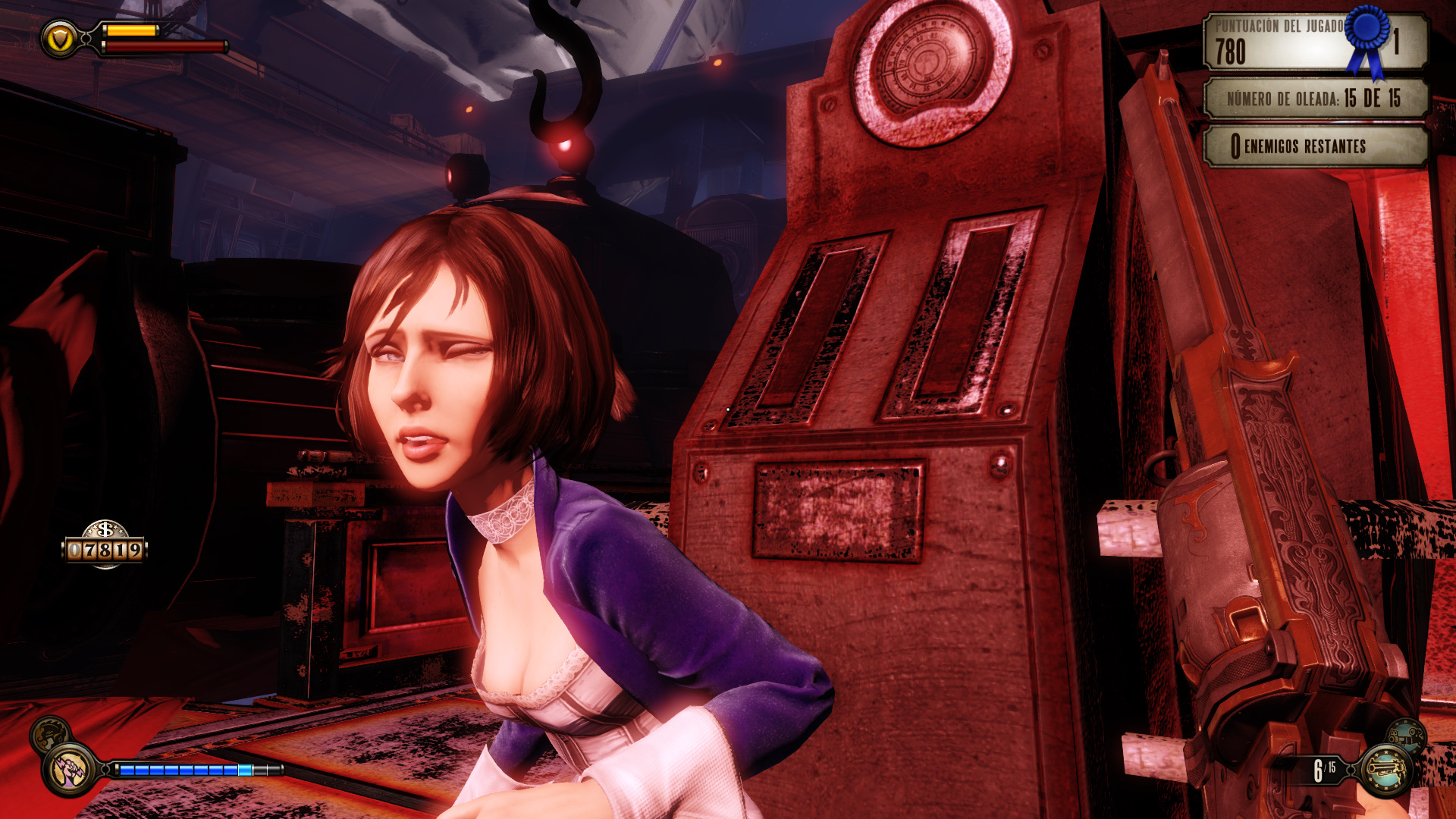Click the Enemigos Restantes tracker panel
The height and width of the screenshot is (819, 1456).
pos(1316,146)
